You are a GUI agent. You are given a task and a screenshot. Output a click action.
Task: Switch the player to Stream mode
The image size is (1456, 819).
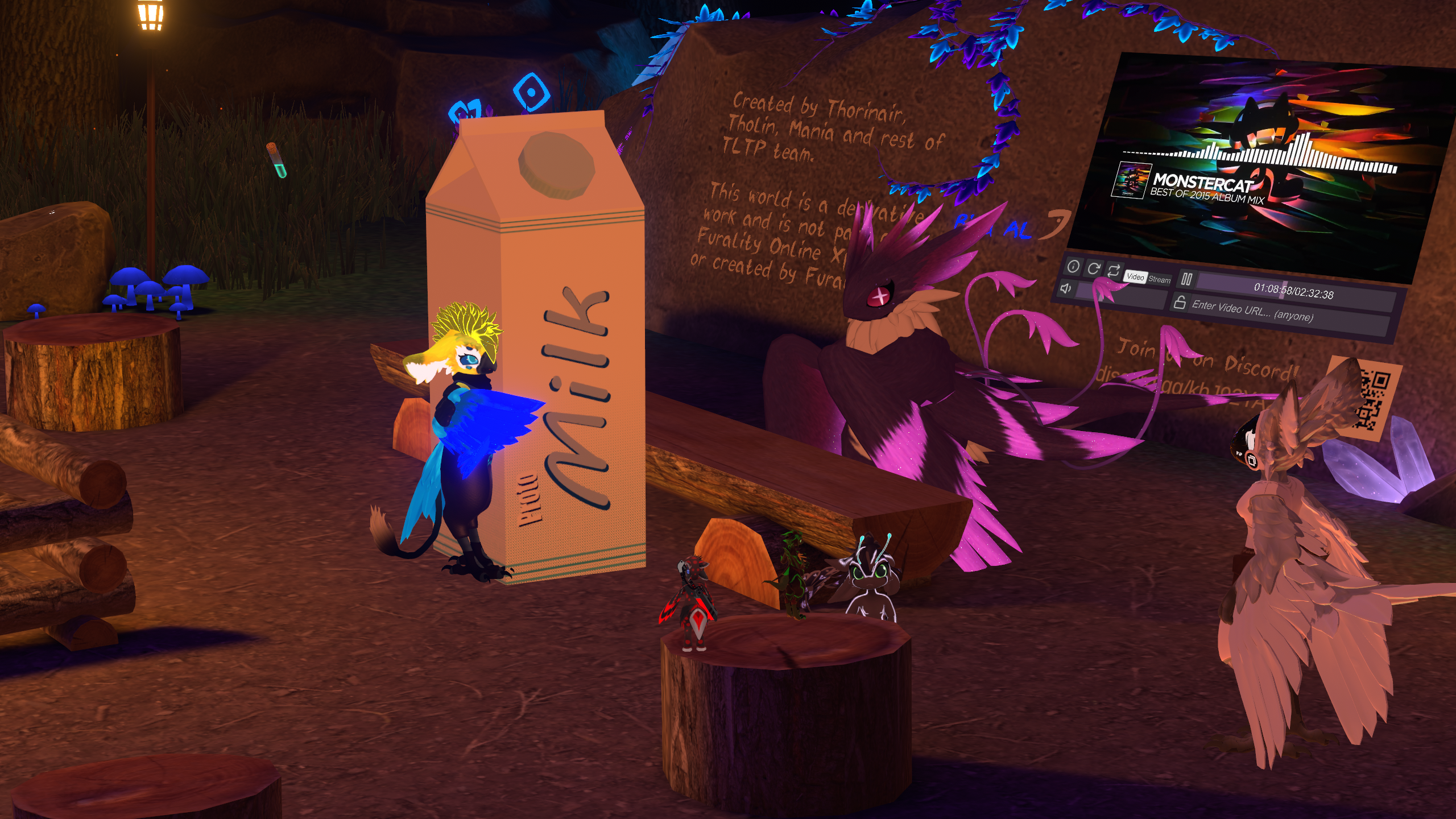tap(1159, 279)
